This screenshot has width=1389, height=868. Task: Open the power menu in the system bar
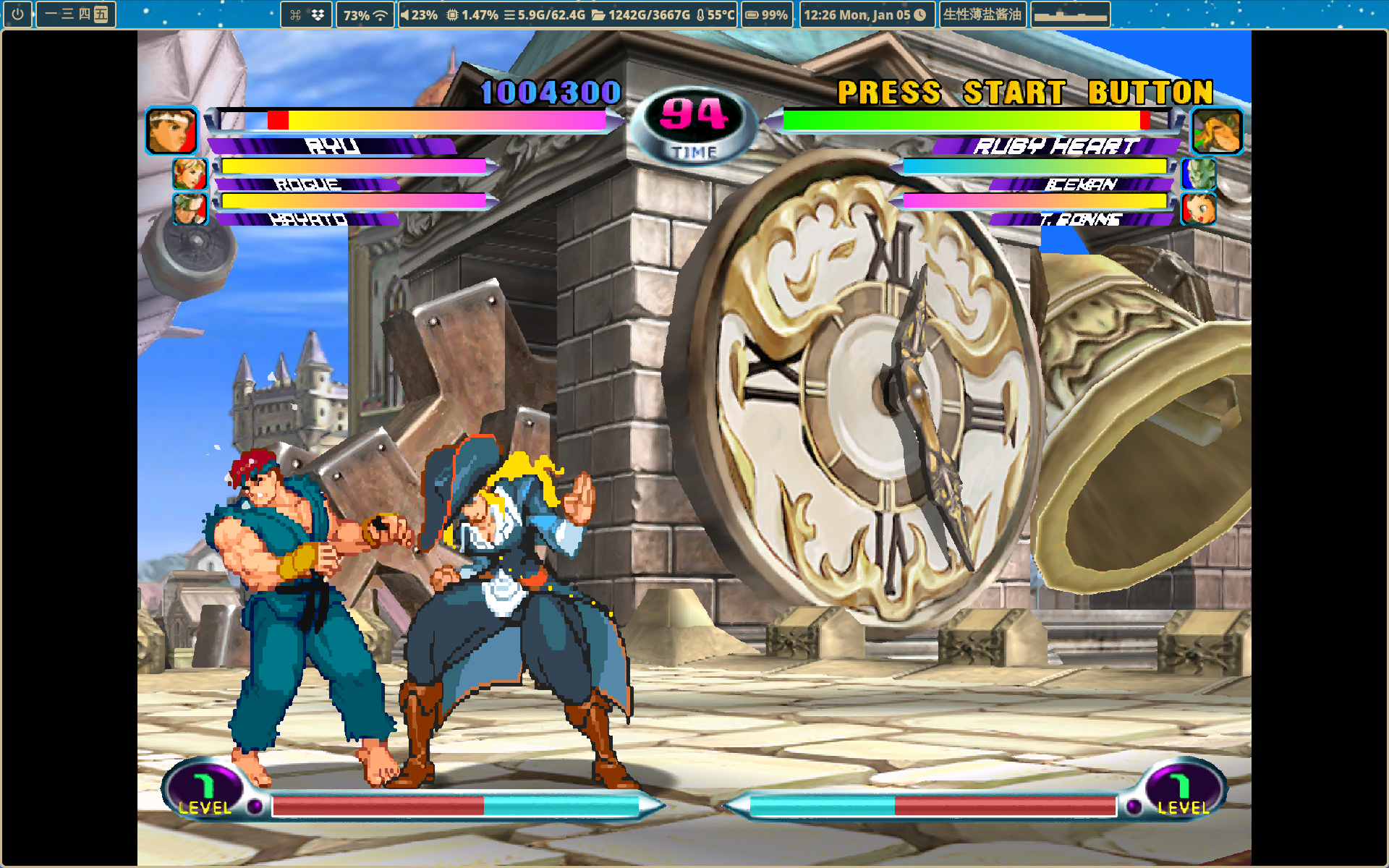click(17, 14)
